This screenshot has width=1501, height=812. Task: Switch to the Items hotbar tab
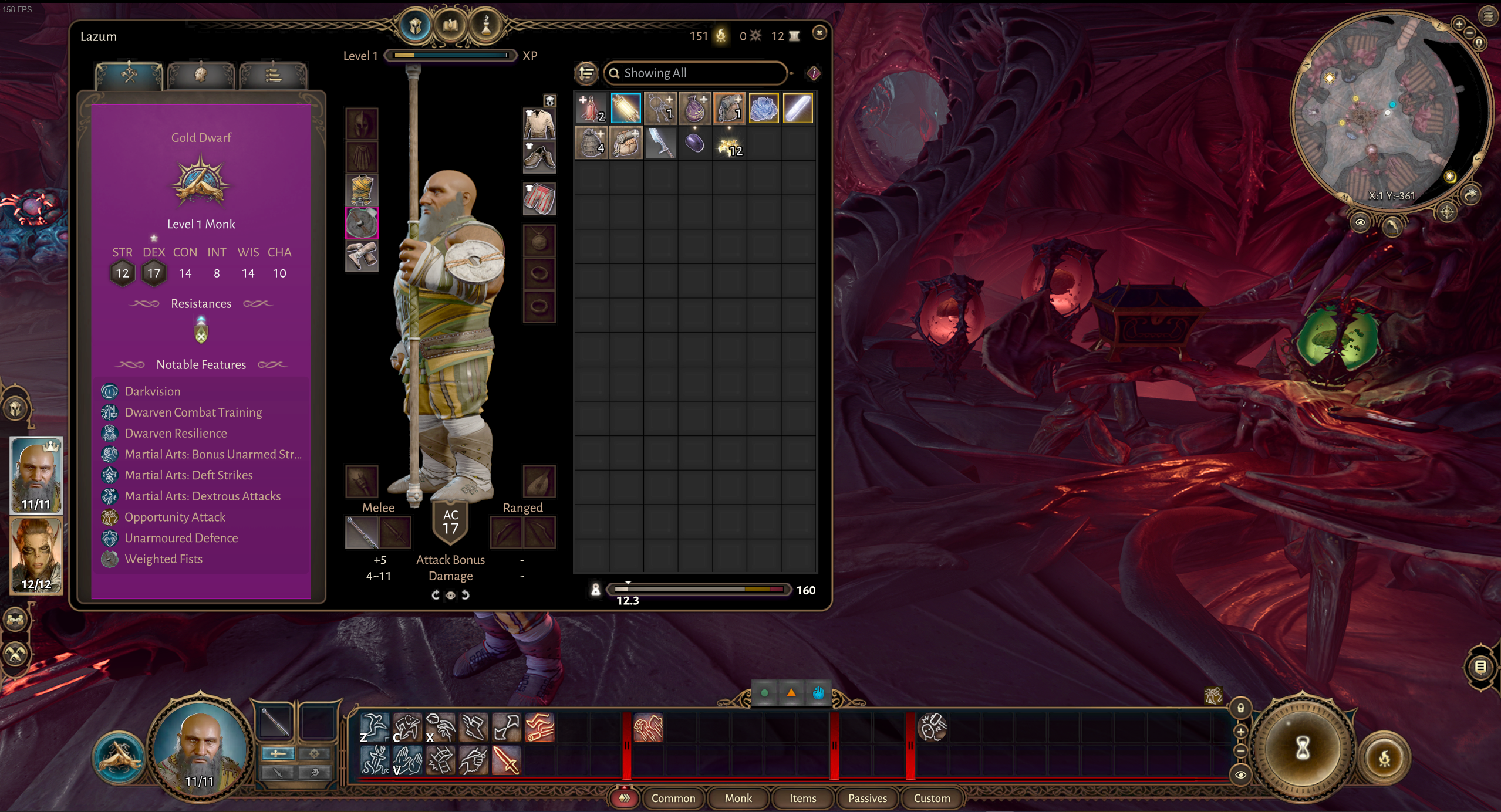(x=802, y=798)
